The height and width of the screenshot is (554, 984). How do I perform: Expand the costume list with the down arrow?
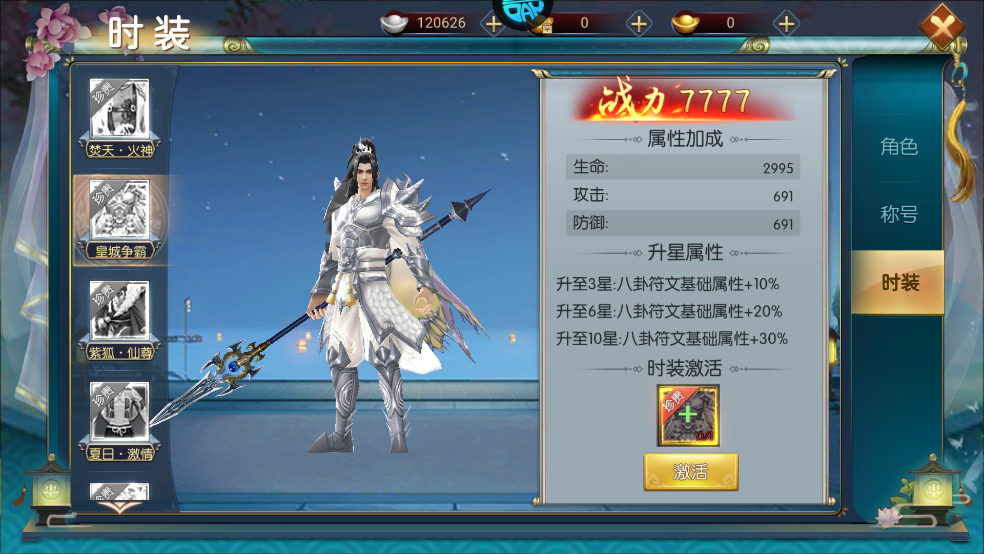coord(119,506)
